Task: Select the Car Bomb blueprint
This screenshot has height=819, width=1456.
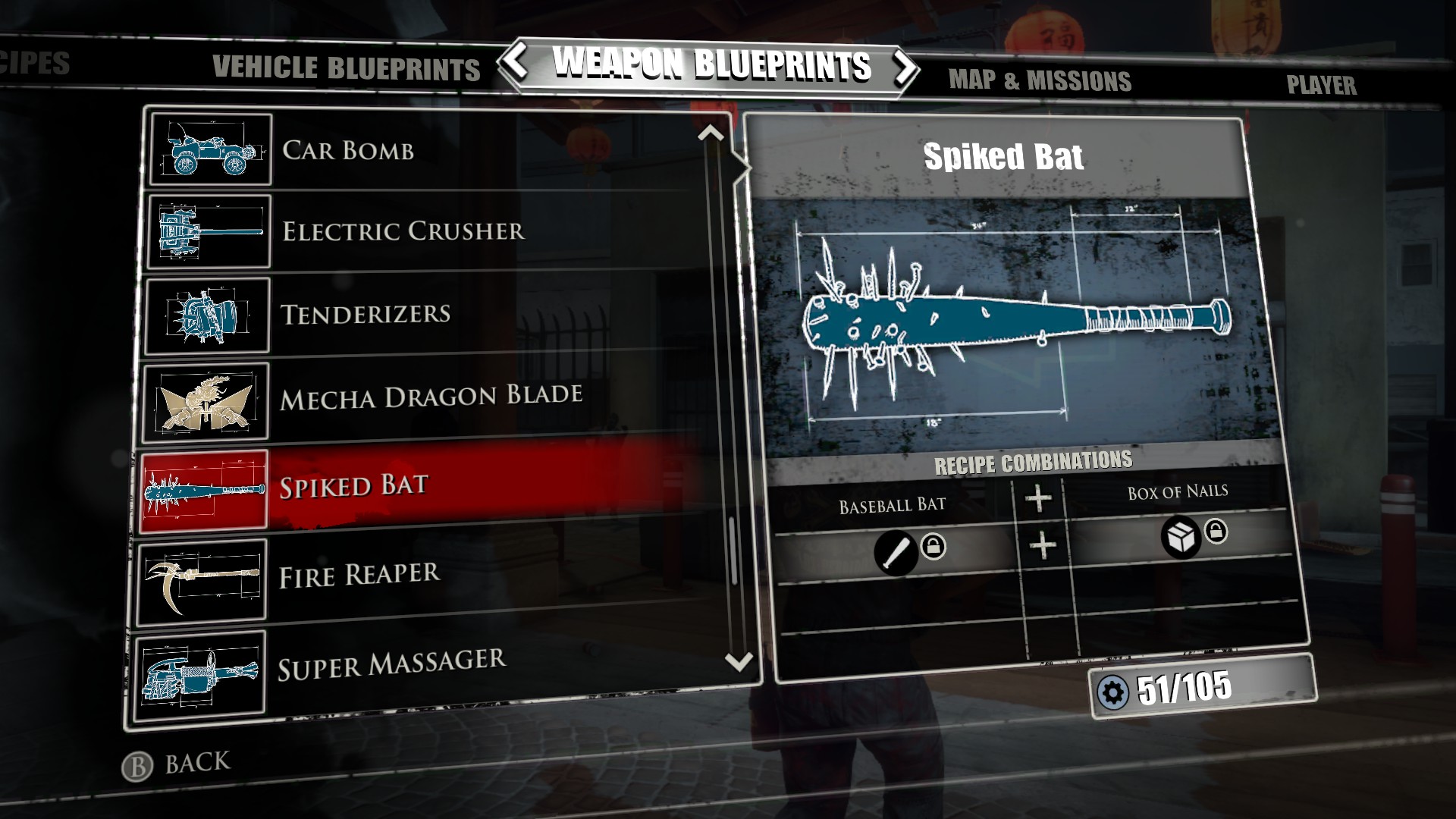Action: [x=425, y=150]
